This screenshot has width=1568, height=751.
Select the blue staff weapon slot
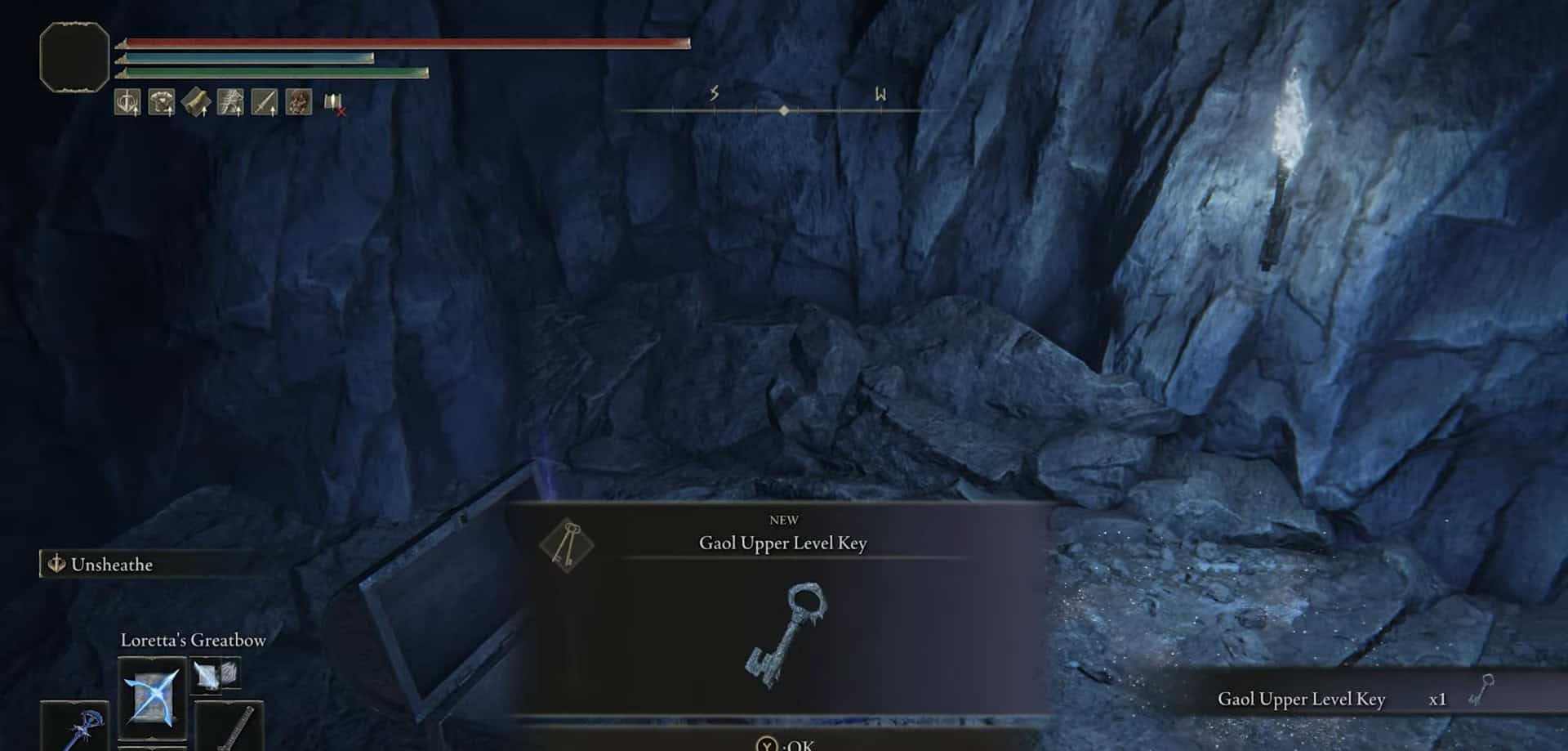(75, 726)
